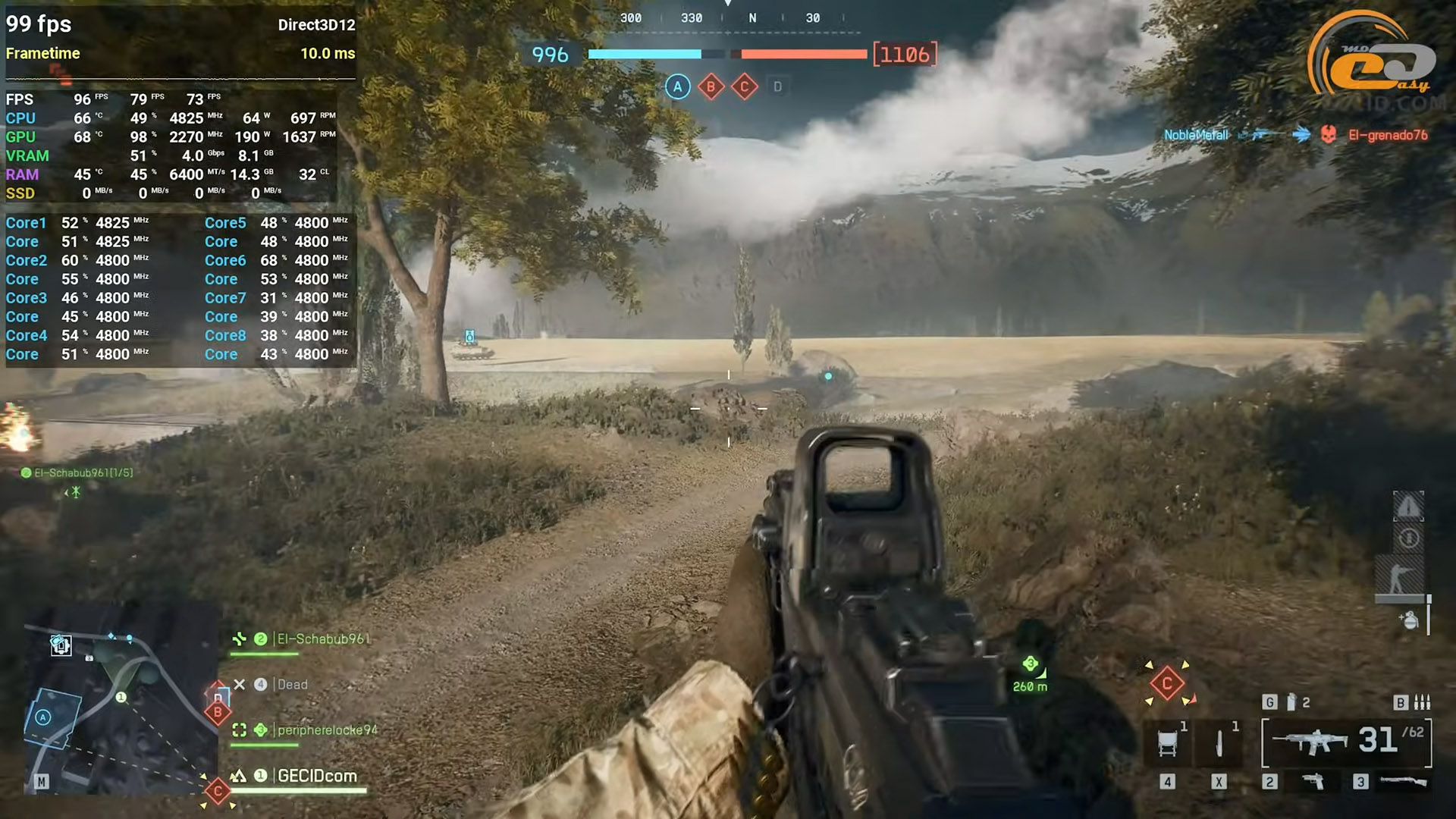The width and height of the screenshot is (1456, 819).
Task: Select the smoke grenade icon
Action: (1291, 702)
